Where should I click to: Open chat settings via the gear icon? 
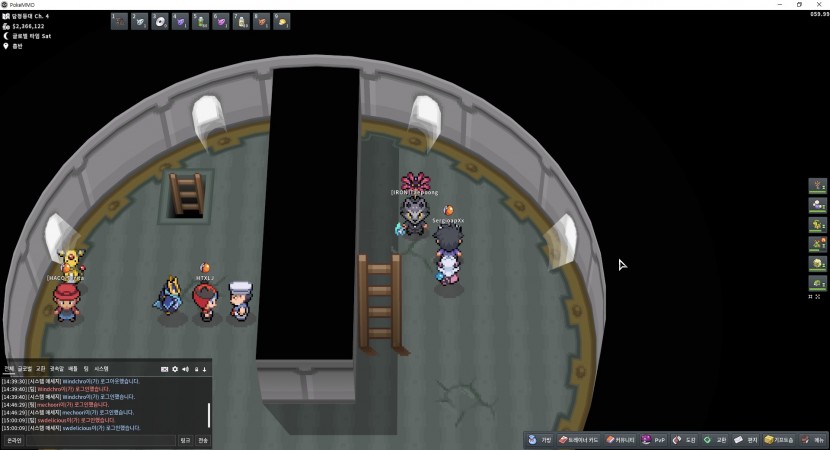click(175, 369)
